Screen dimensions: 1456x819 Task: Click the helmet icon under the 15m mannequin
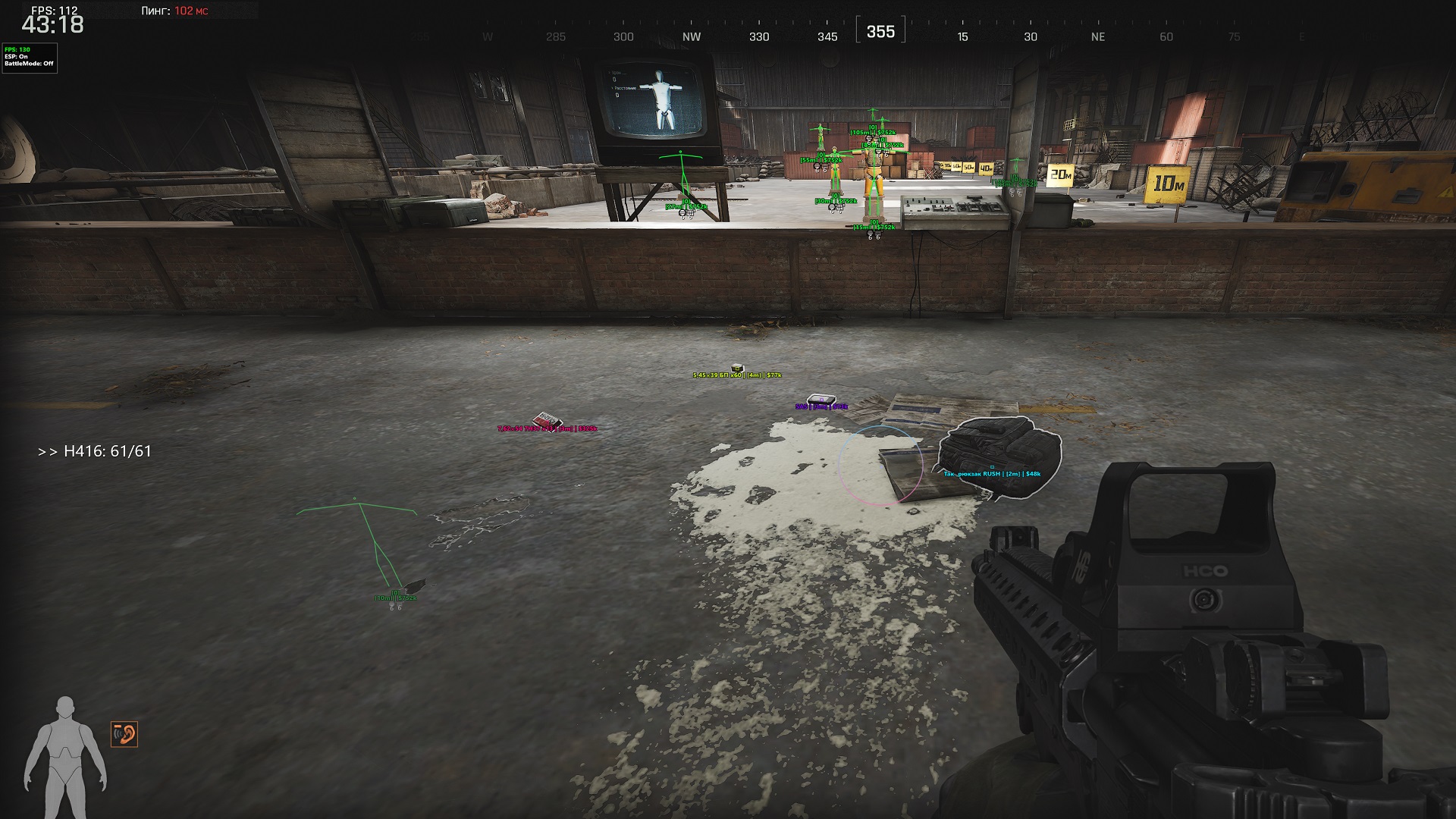click(870, 233)
